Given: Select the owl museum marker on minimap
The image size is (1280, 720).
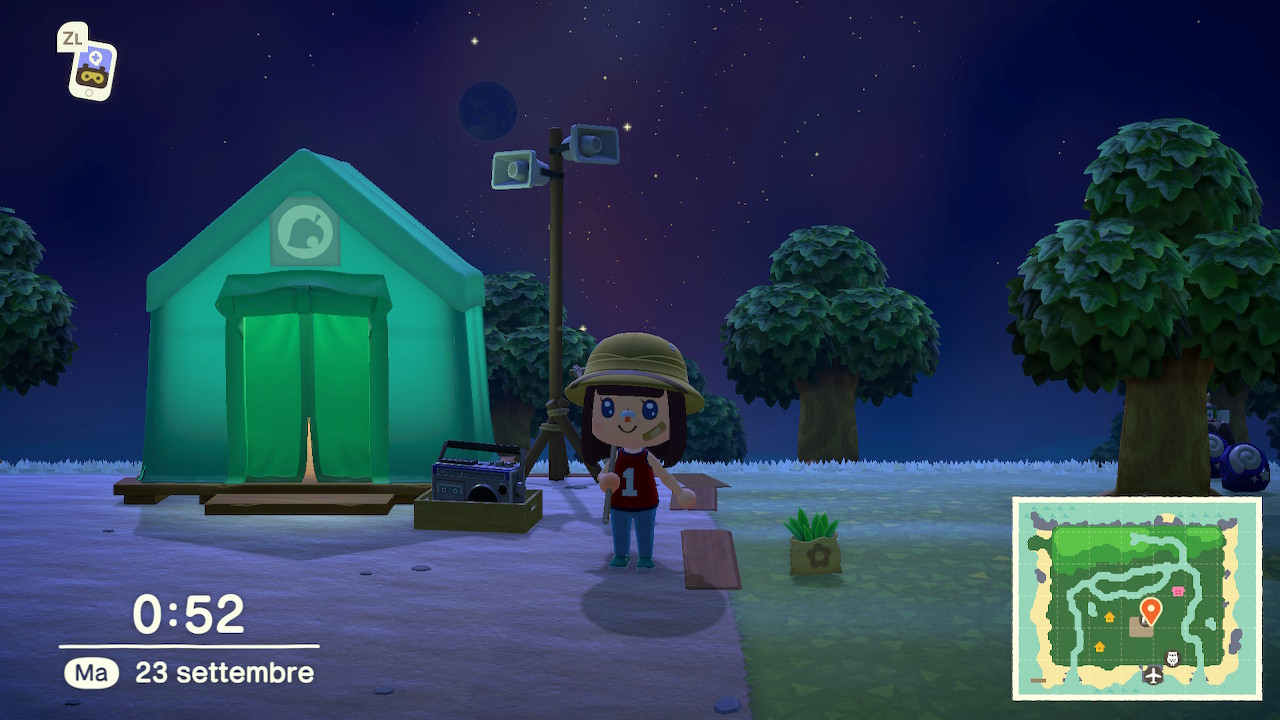Looking at the screenshot, I should 1173,658.
